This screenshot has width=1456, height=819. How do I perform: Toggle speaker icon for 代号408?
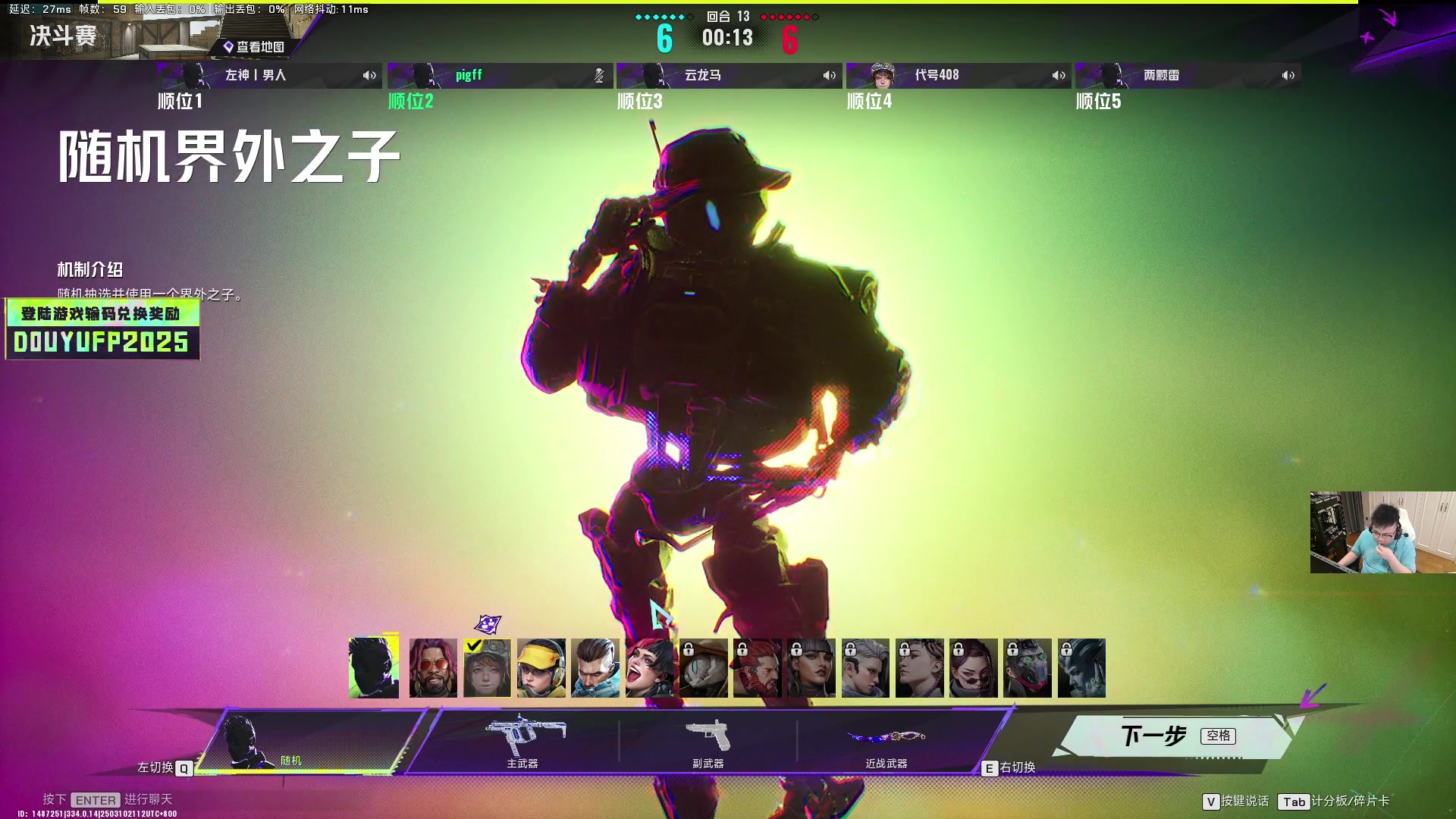(x=1059, y=75)
